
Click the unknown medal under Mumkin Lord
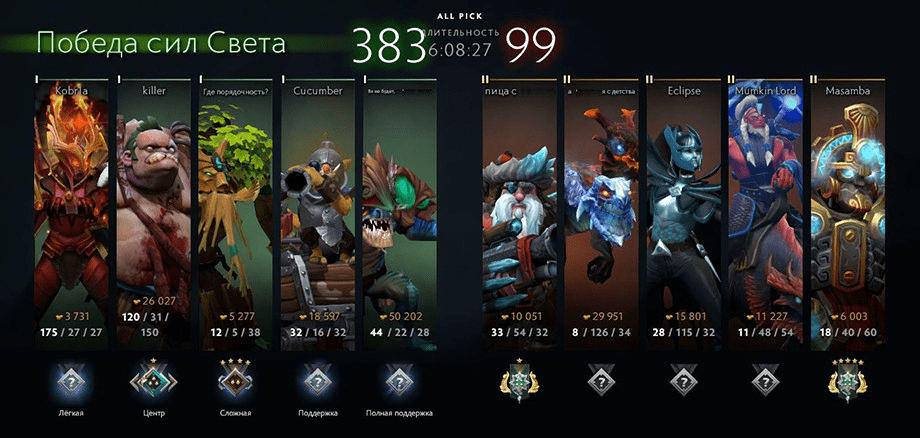[765, 381]
